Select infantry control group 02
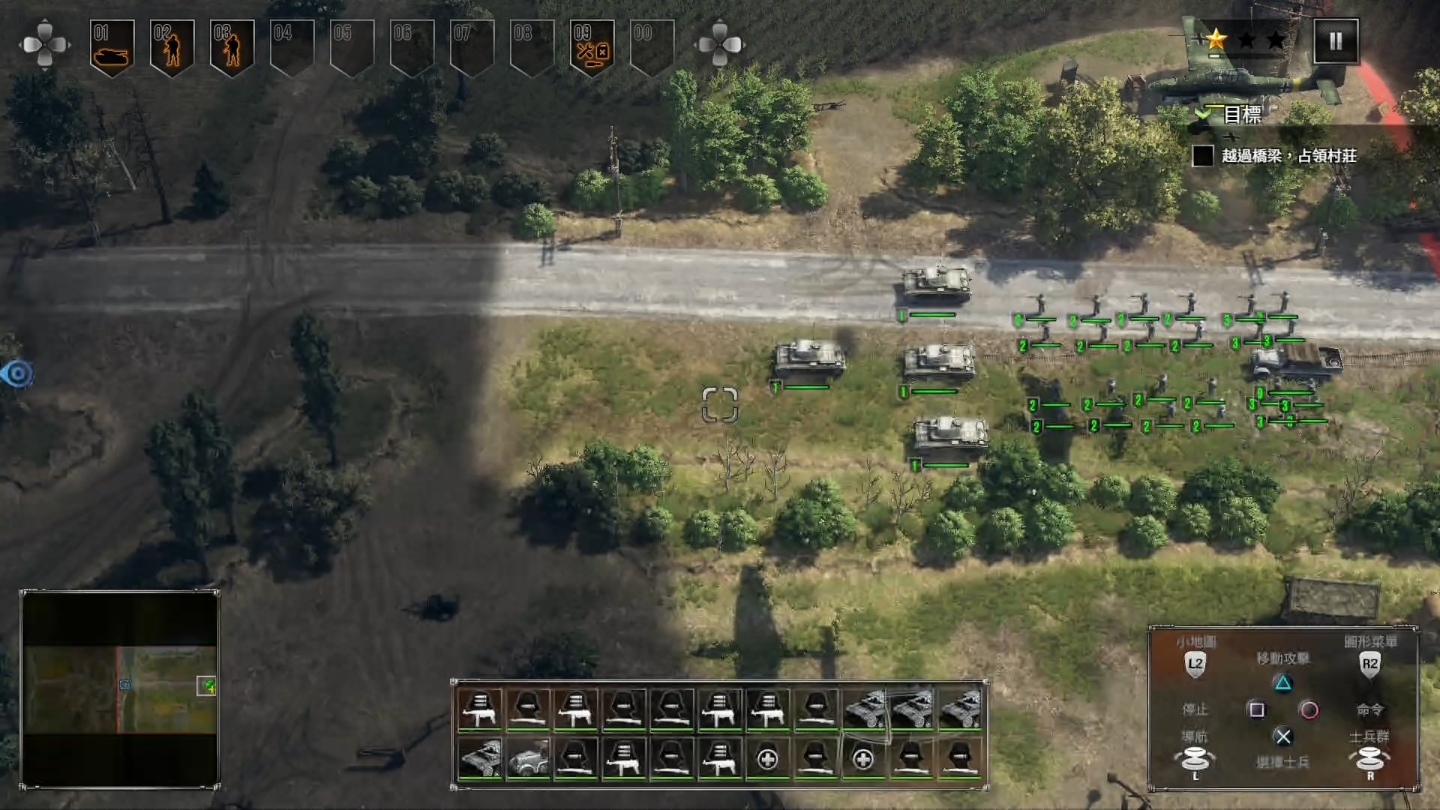1440x810 pixels. pyautogui.click(x=172, y=47)
